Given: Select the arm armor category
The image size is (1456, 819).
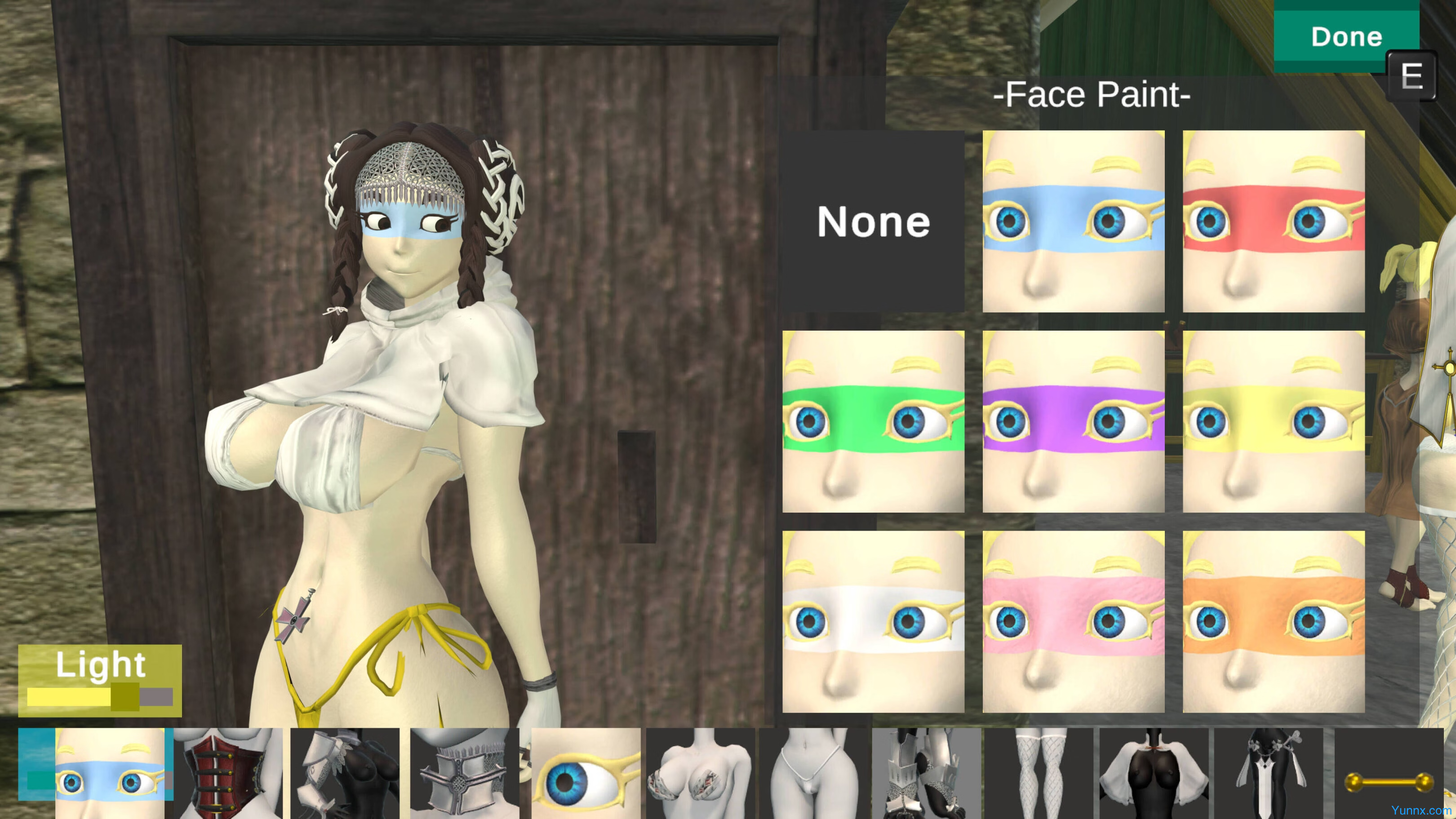Looking at the screenshot, I should 345,772.
